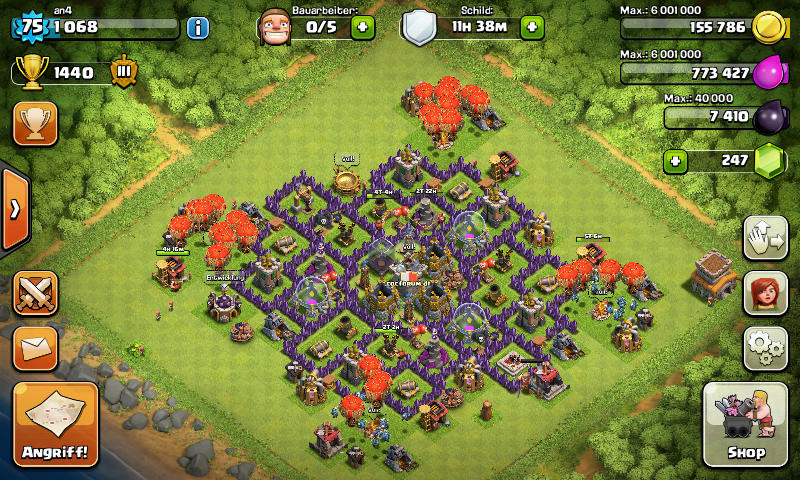Open the mail envelope inbox

(x=35, y=348)
